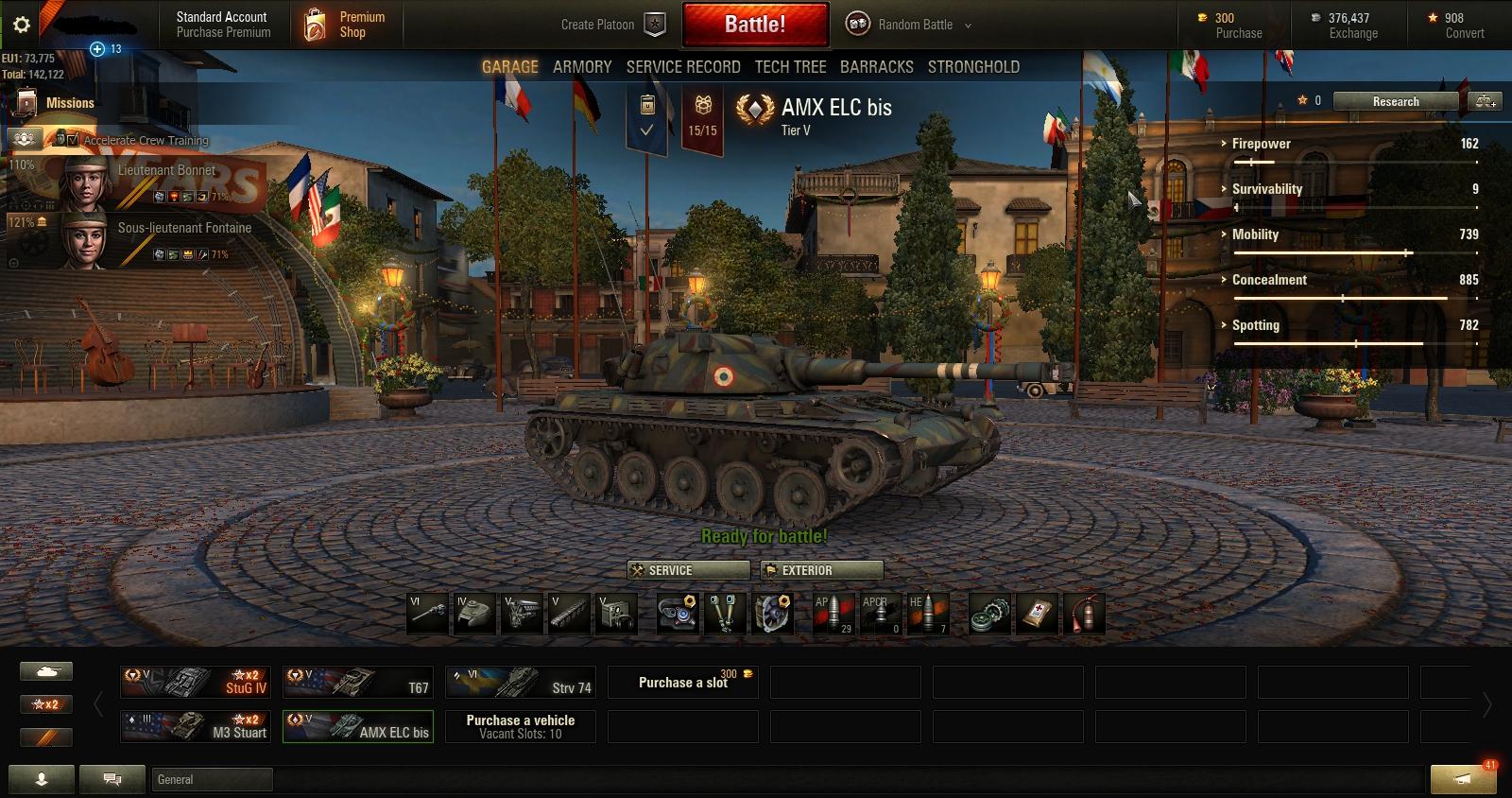Go to the Tech Tree tab
1512x798 pixels.
coord(790,67)
